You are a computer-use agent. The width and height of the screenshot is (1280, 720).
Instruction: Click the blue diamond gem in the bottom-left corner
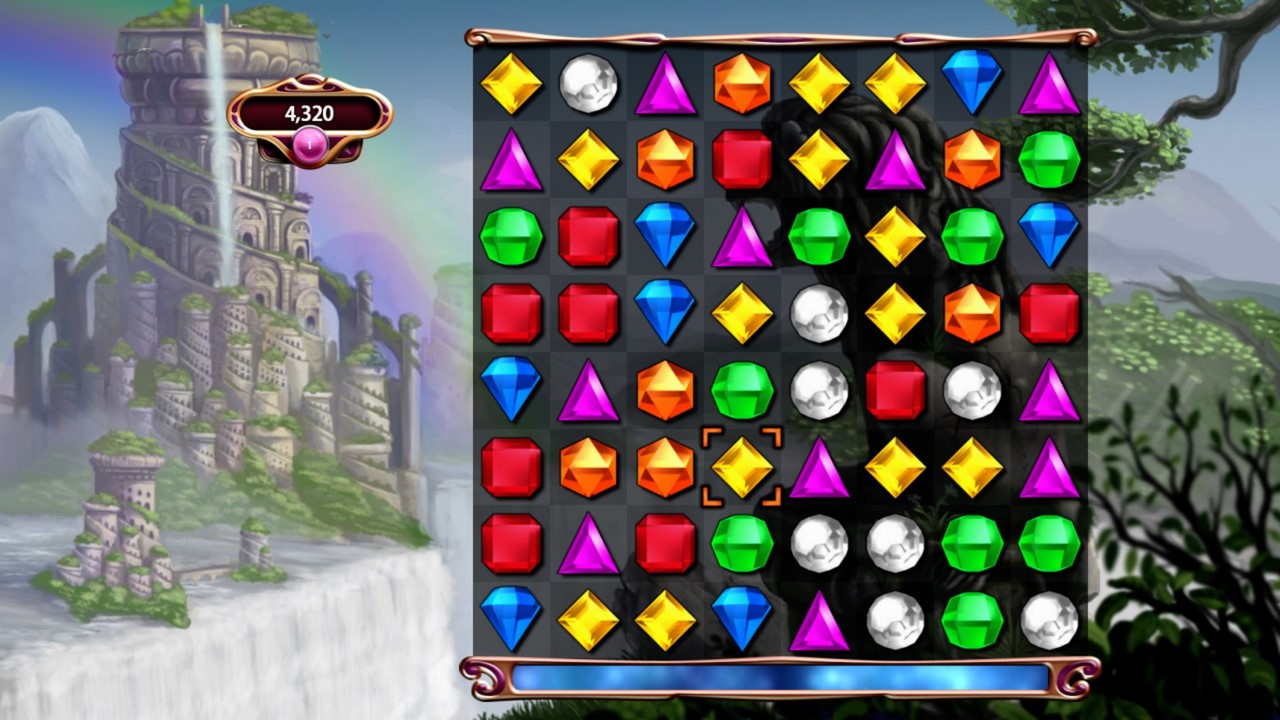coord(510,620)
